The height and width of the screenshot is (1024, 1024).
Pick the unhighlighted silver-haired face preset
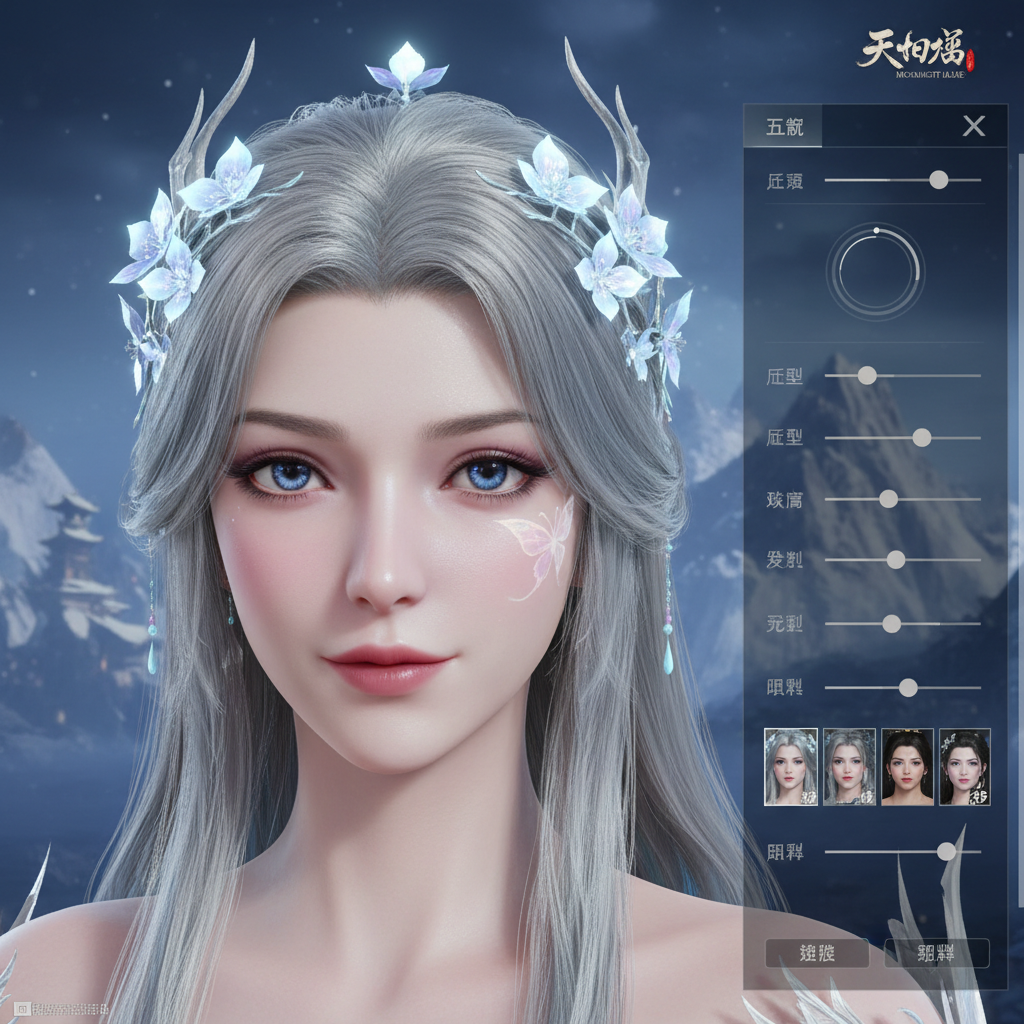[849, 767]
